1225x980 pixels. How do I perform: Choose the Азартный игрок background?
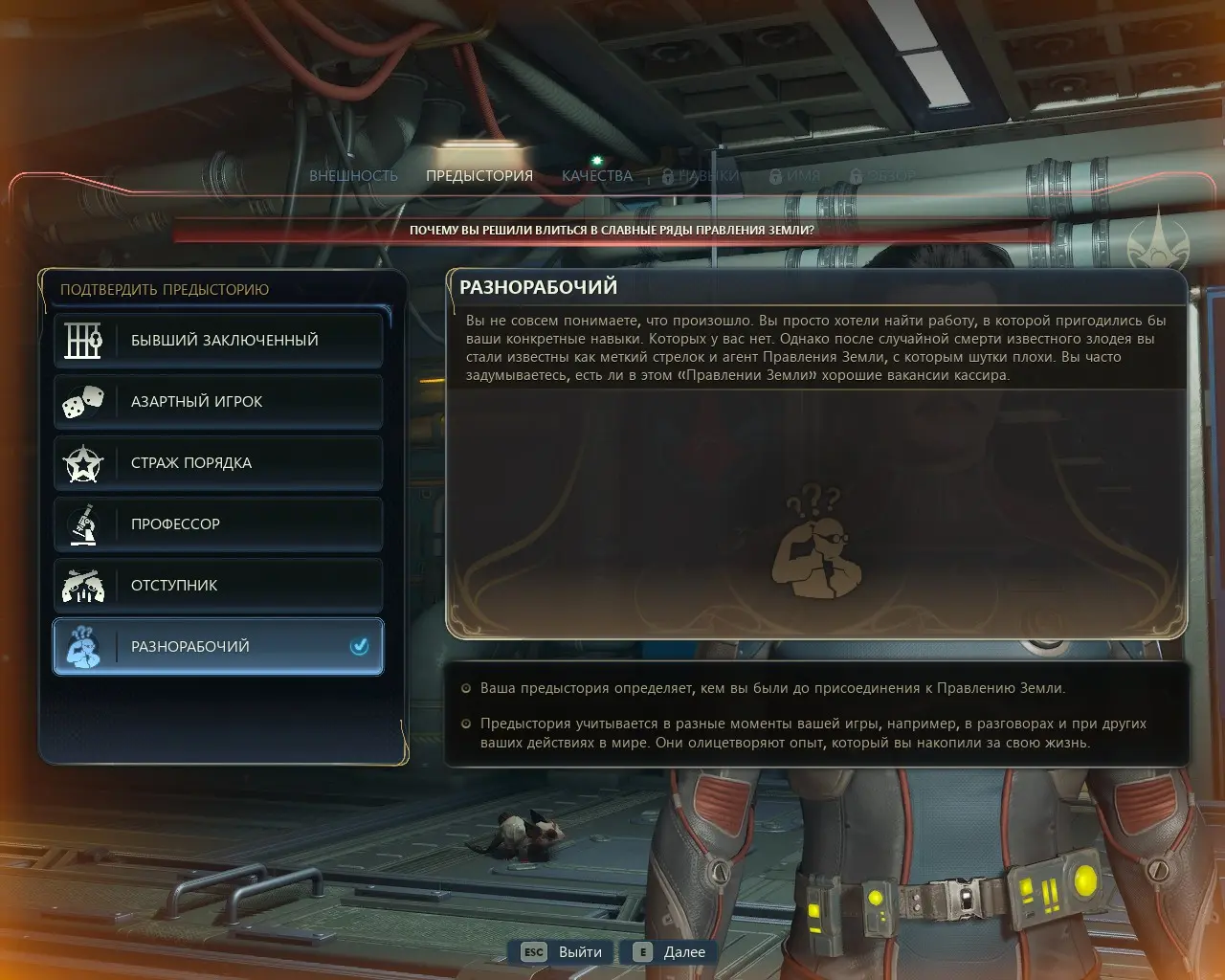tap(218, 401)
